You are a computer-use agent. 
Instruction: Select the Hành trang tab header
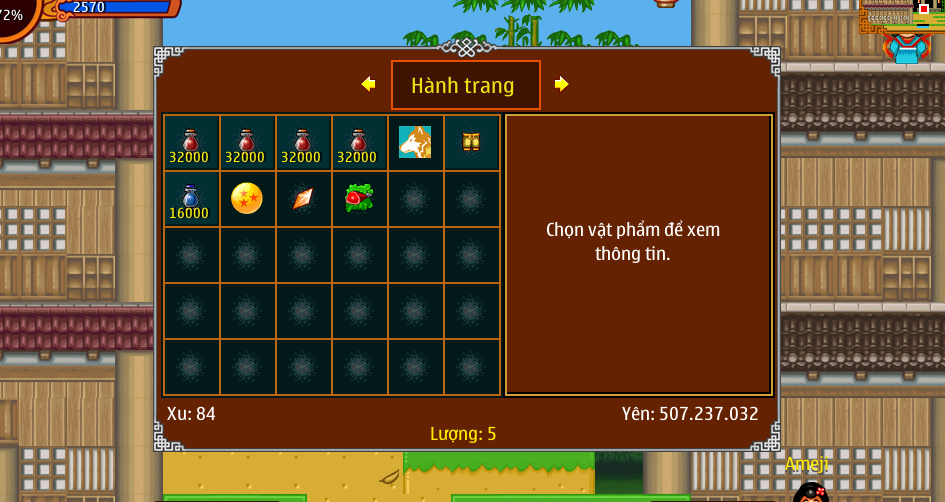point(465,85)
